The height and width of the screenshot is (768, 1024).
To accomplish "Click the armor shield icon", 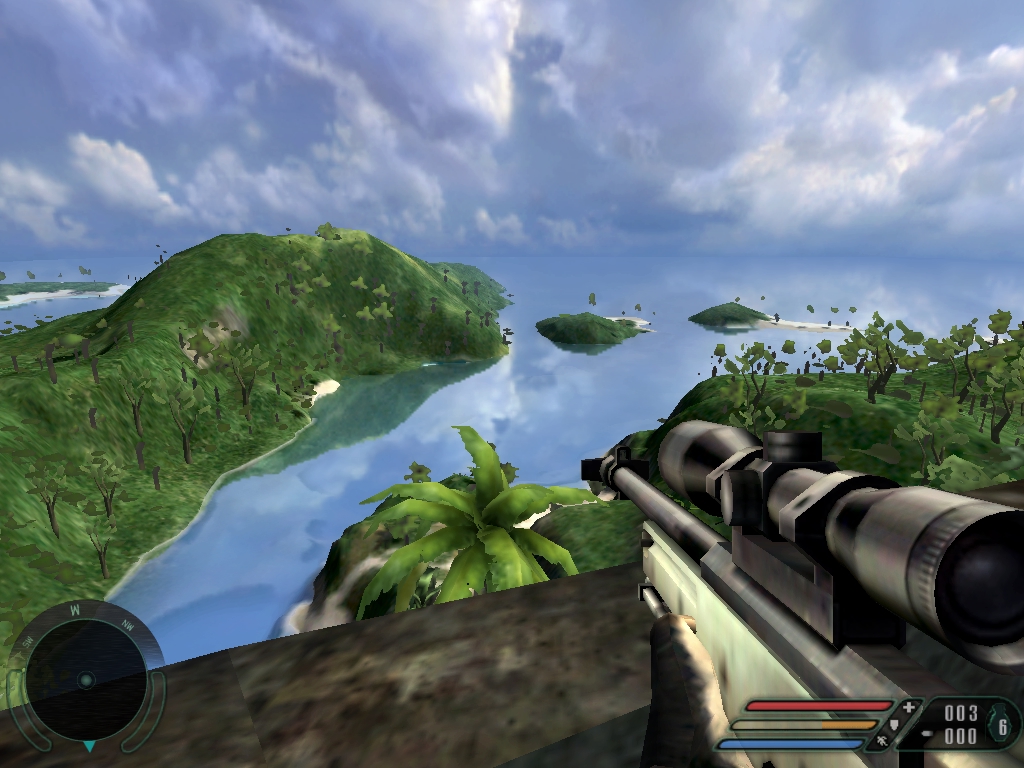I will (894, 725).
